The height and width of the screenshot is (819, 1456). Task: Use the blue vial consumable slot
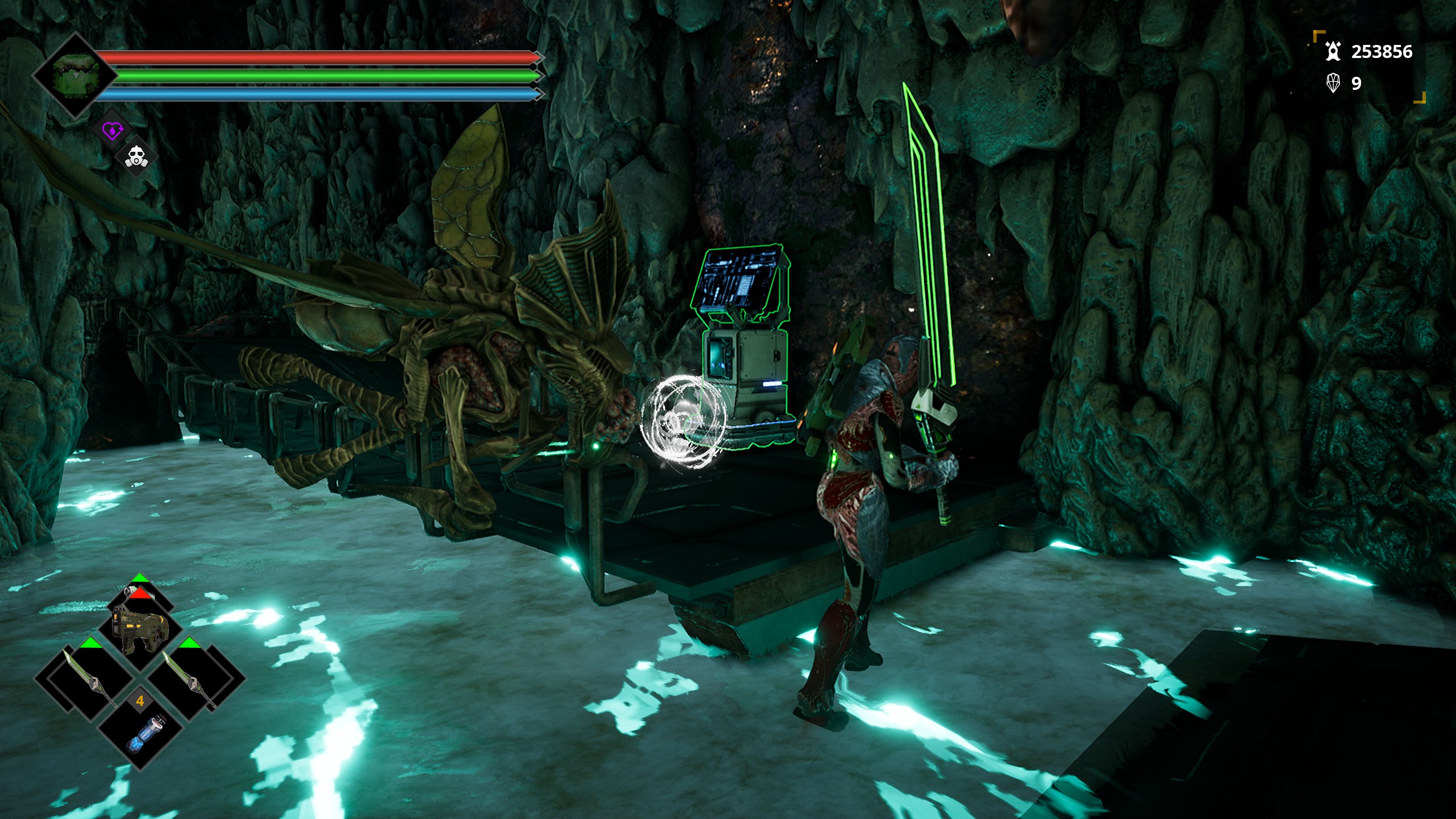[140, 733]
